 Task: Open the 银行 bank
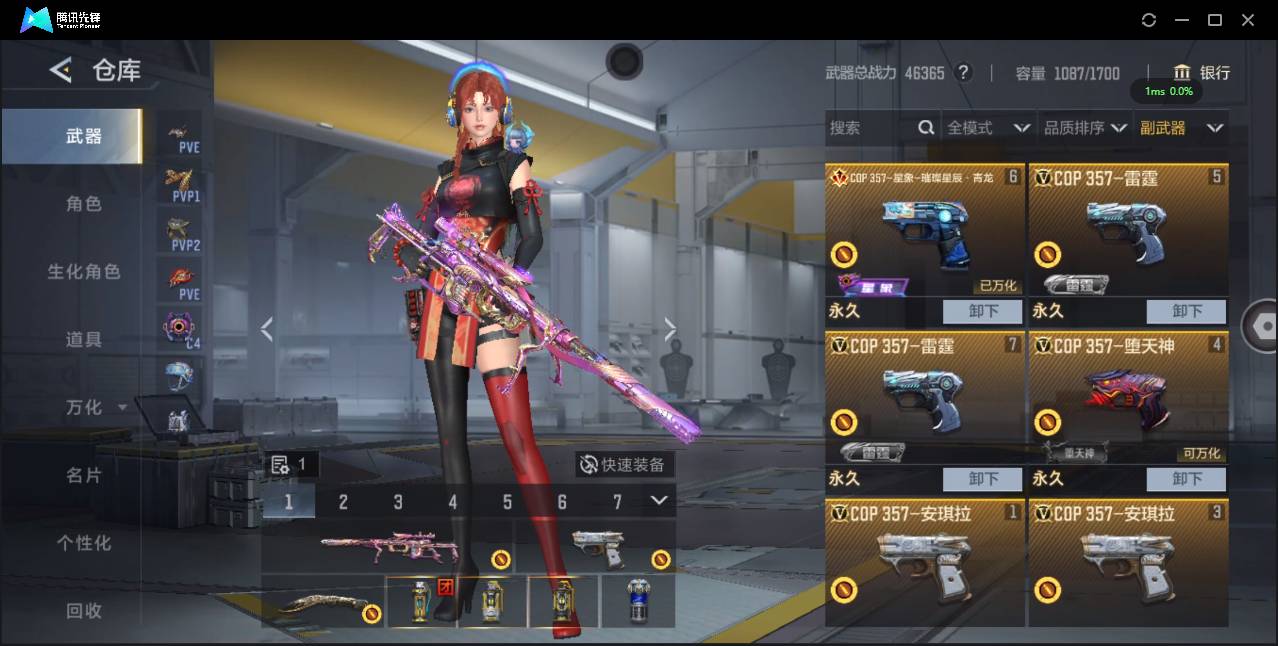pos(1202,72)
